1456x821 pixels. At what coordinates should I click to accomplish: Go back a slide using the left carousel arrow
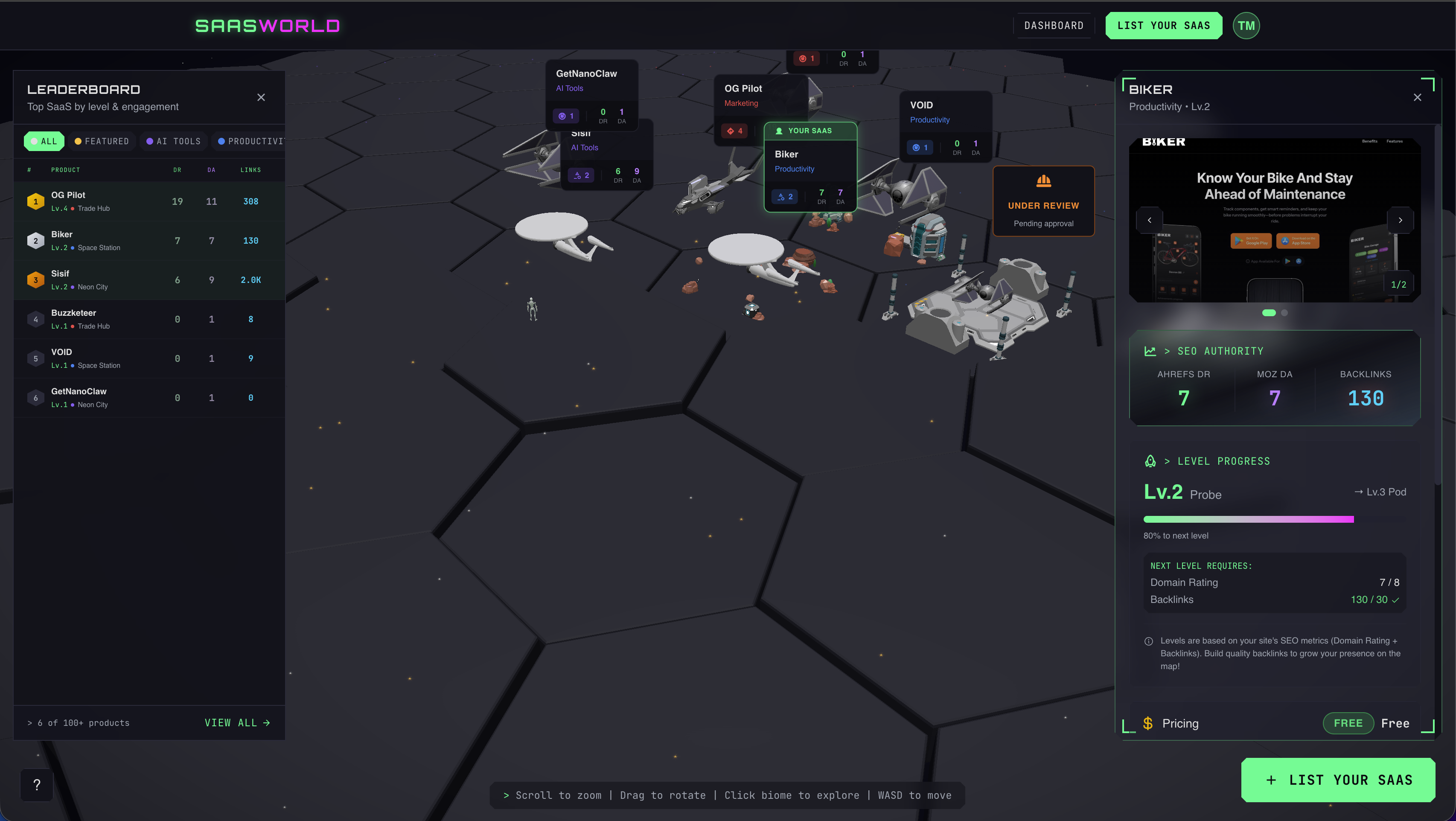[x=1150, y=220]
